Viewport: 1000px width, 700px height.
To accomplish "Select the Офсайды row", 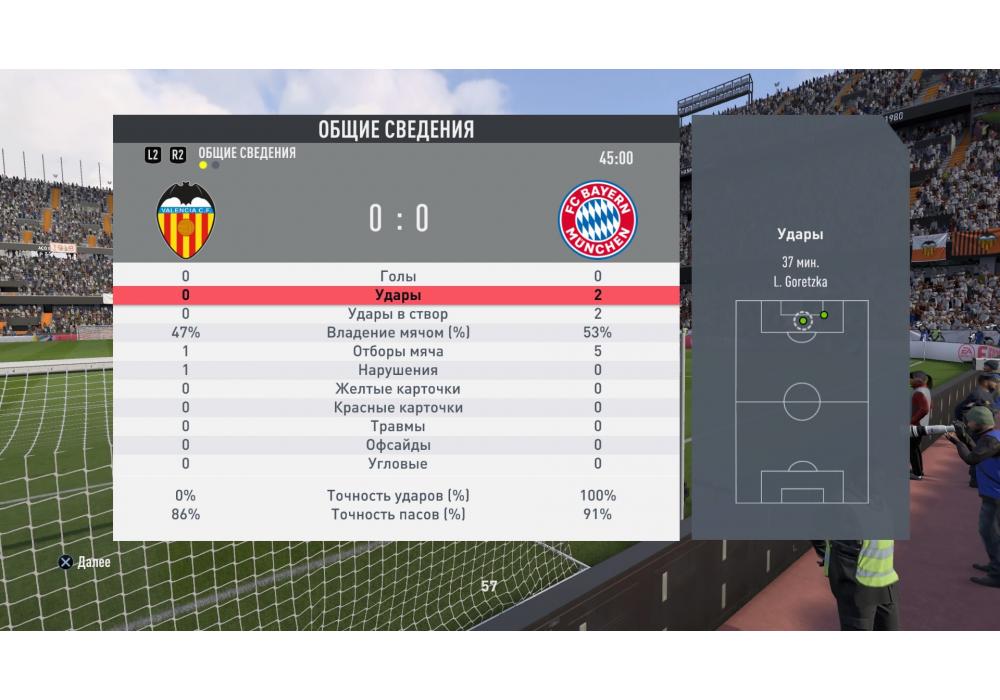I will (x=398, y=445).
